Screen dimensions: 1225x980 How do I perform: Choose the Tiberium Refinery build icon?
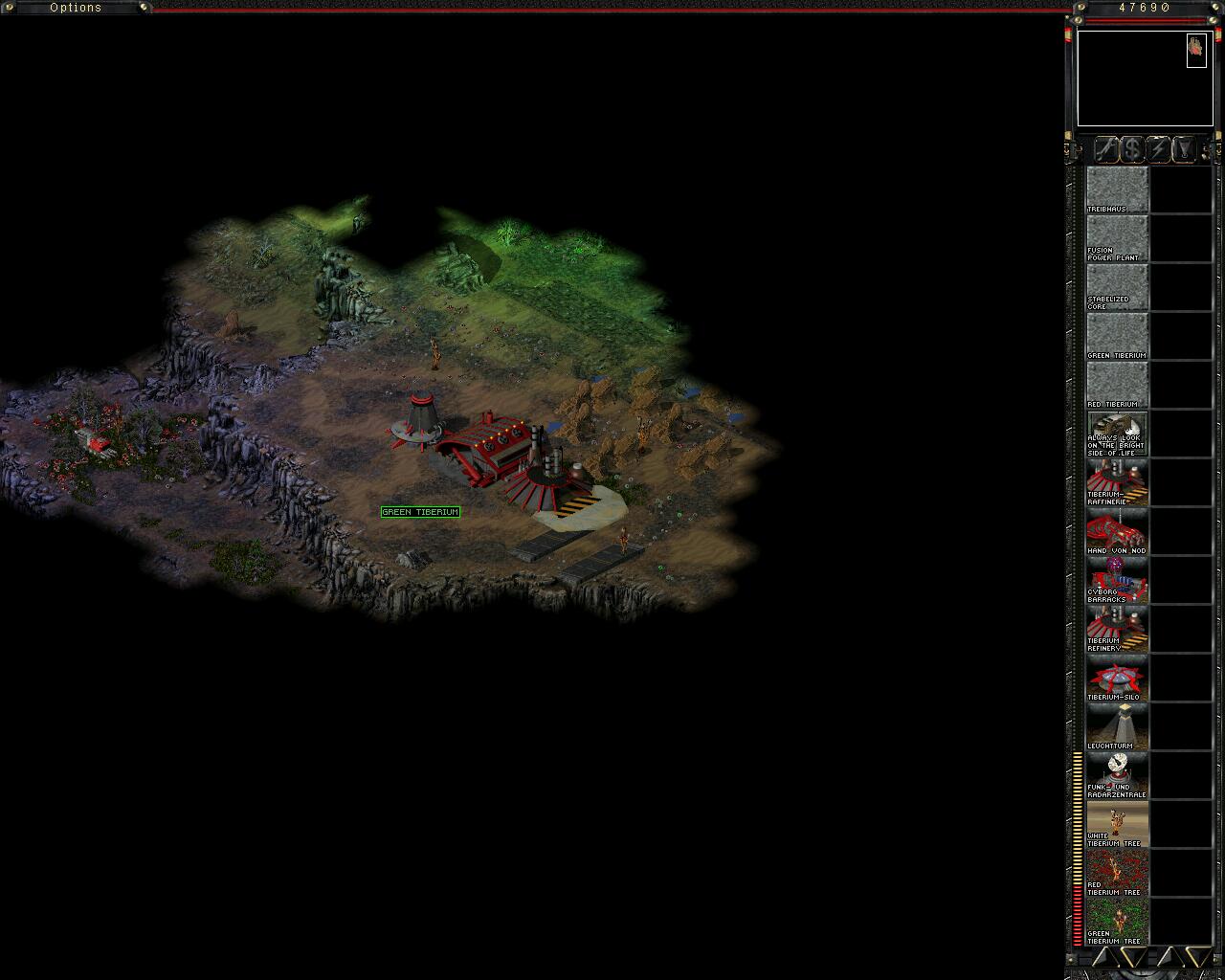1117,629
